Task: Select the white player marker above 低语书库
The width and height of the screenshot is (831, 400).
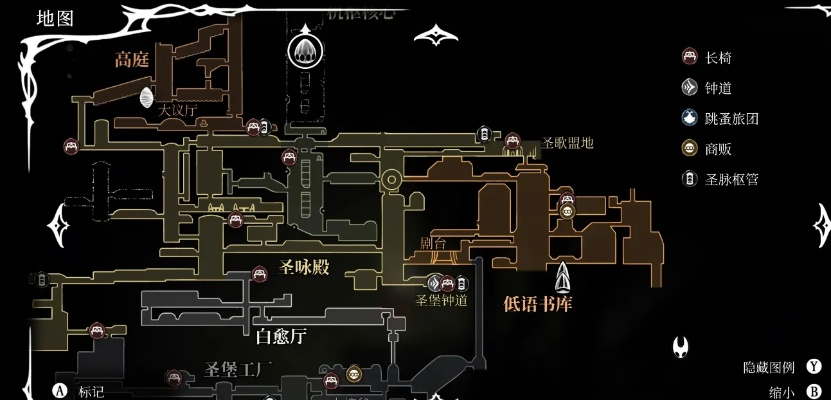Action: pos(564,277)
